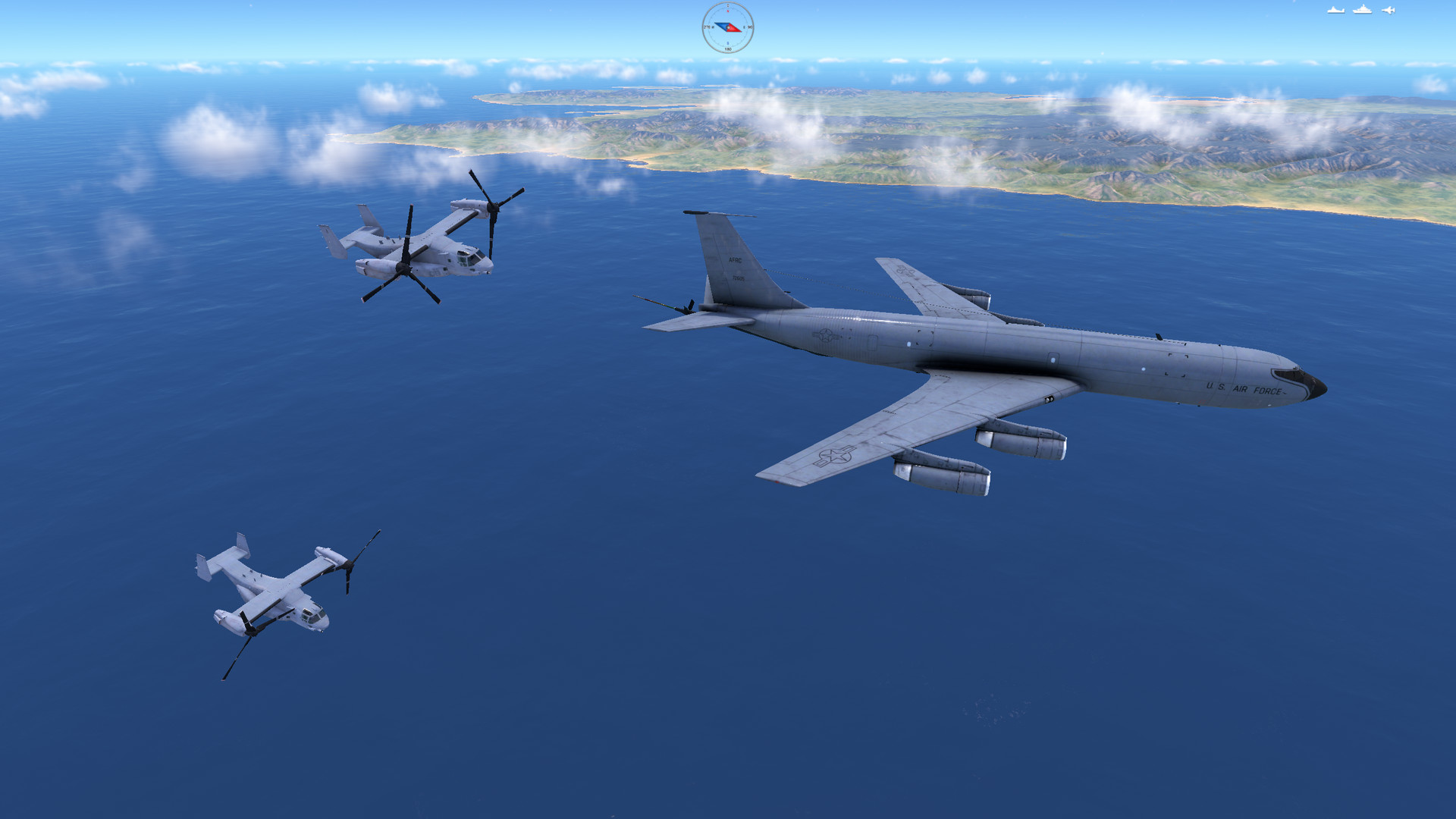This screenshot has height=819, width=1456.
Task: Click the red heading marker on the compass
Action: click(728, 11)
